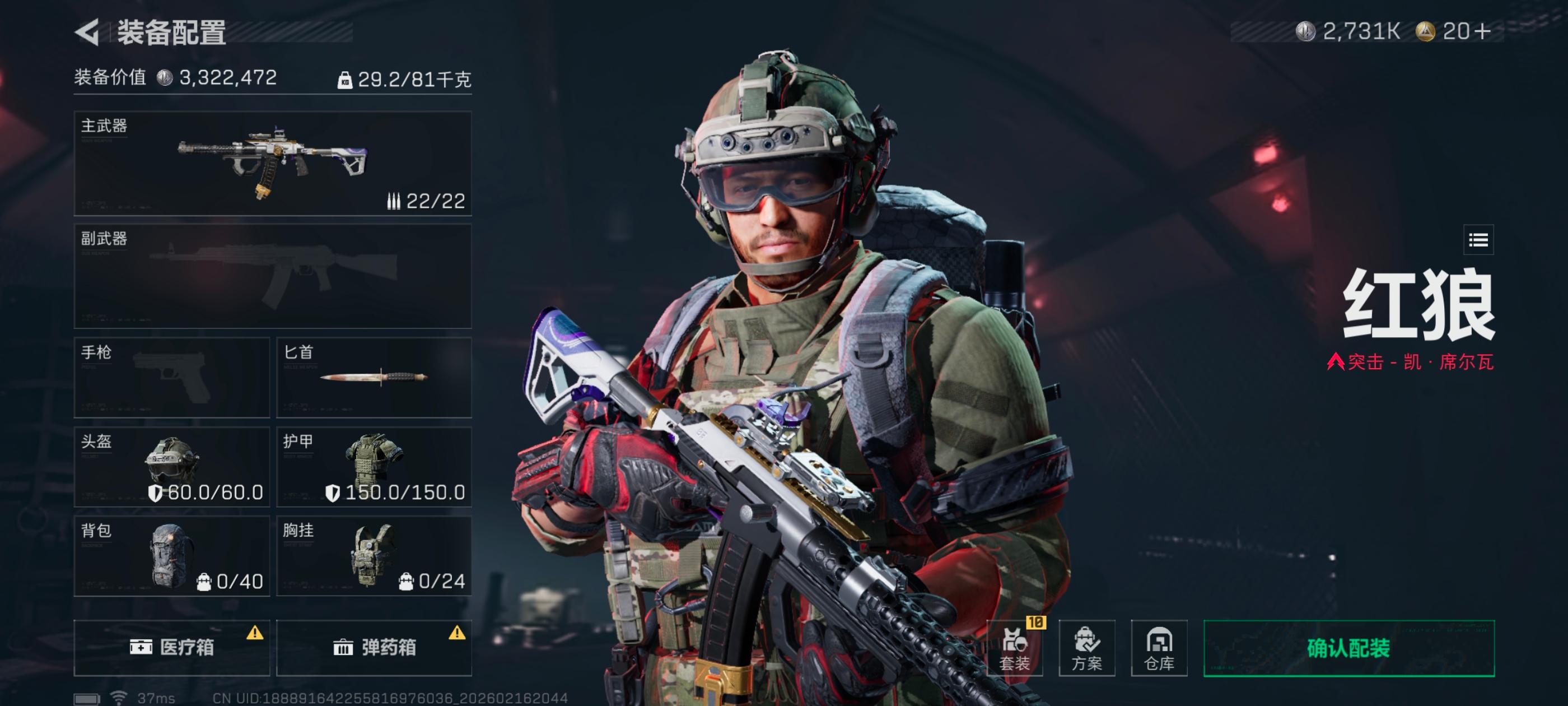Open the 仓库 warehouse button

[1159, 648]
